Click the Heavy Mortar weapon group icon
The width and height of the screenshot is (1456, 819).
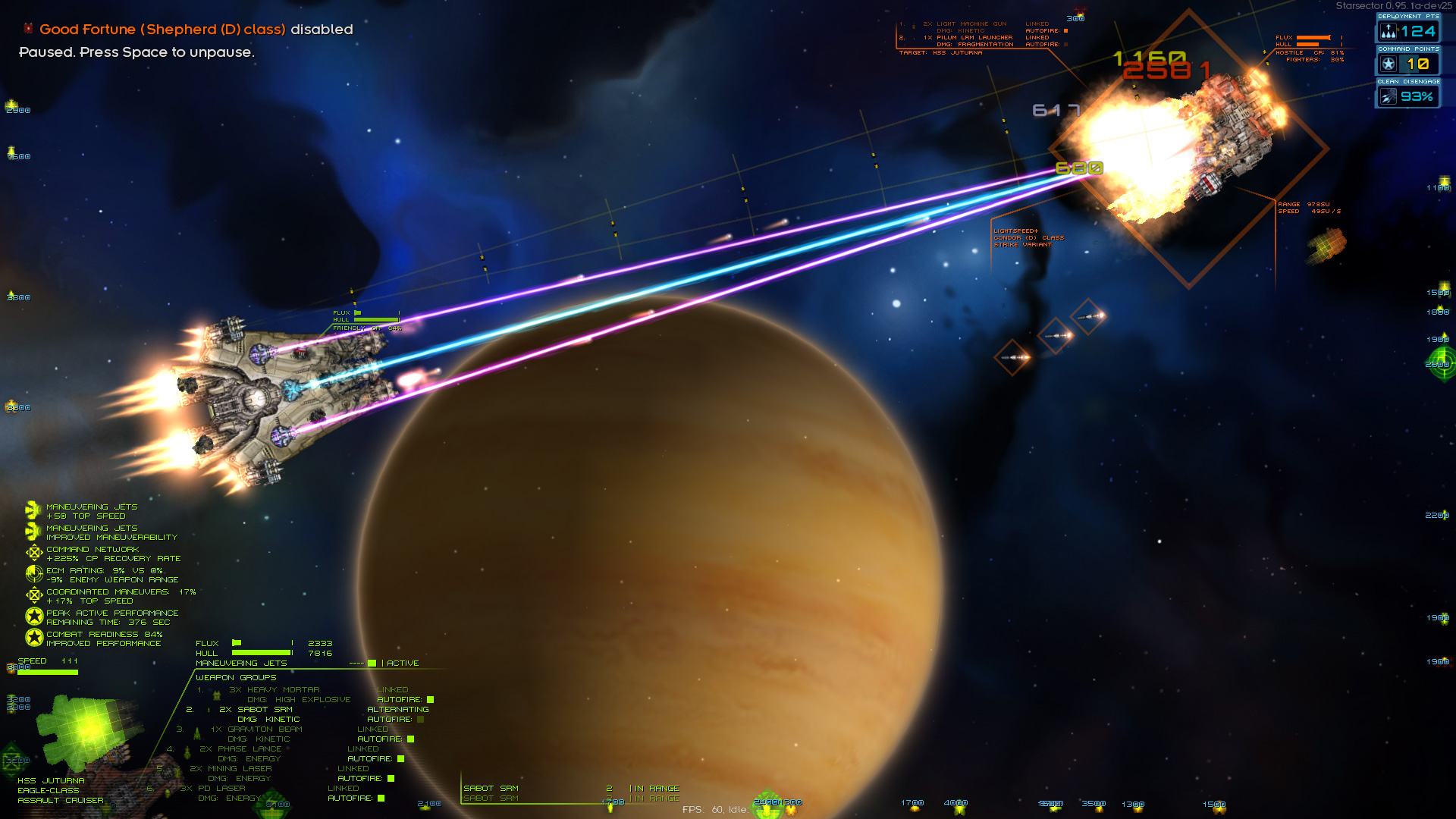216,695
